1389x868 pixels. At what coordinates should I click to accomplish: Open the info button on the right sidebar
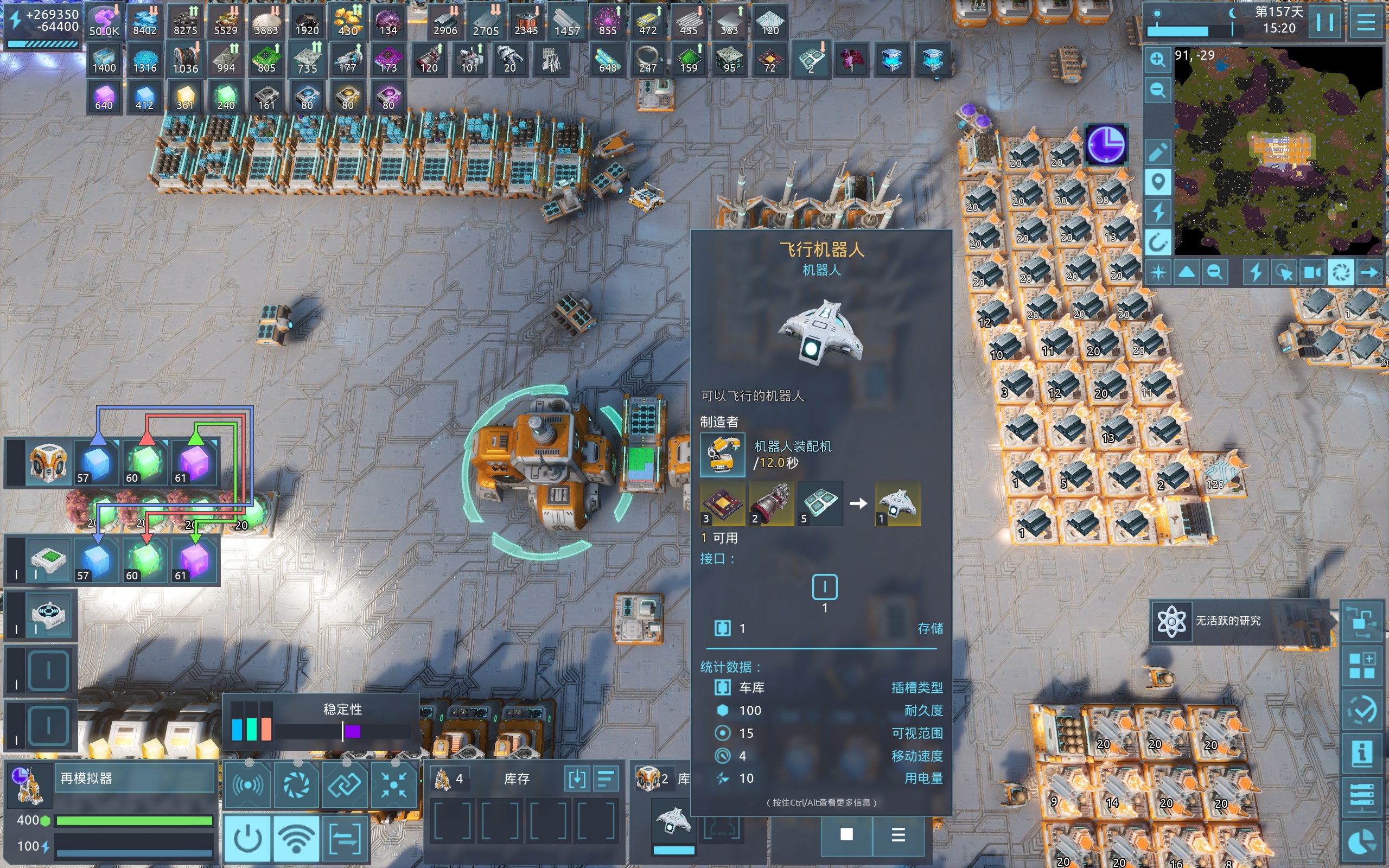point(1362,753)
